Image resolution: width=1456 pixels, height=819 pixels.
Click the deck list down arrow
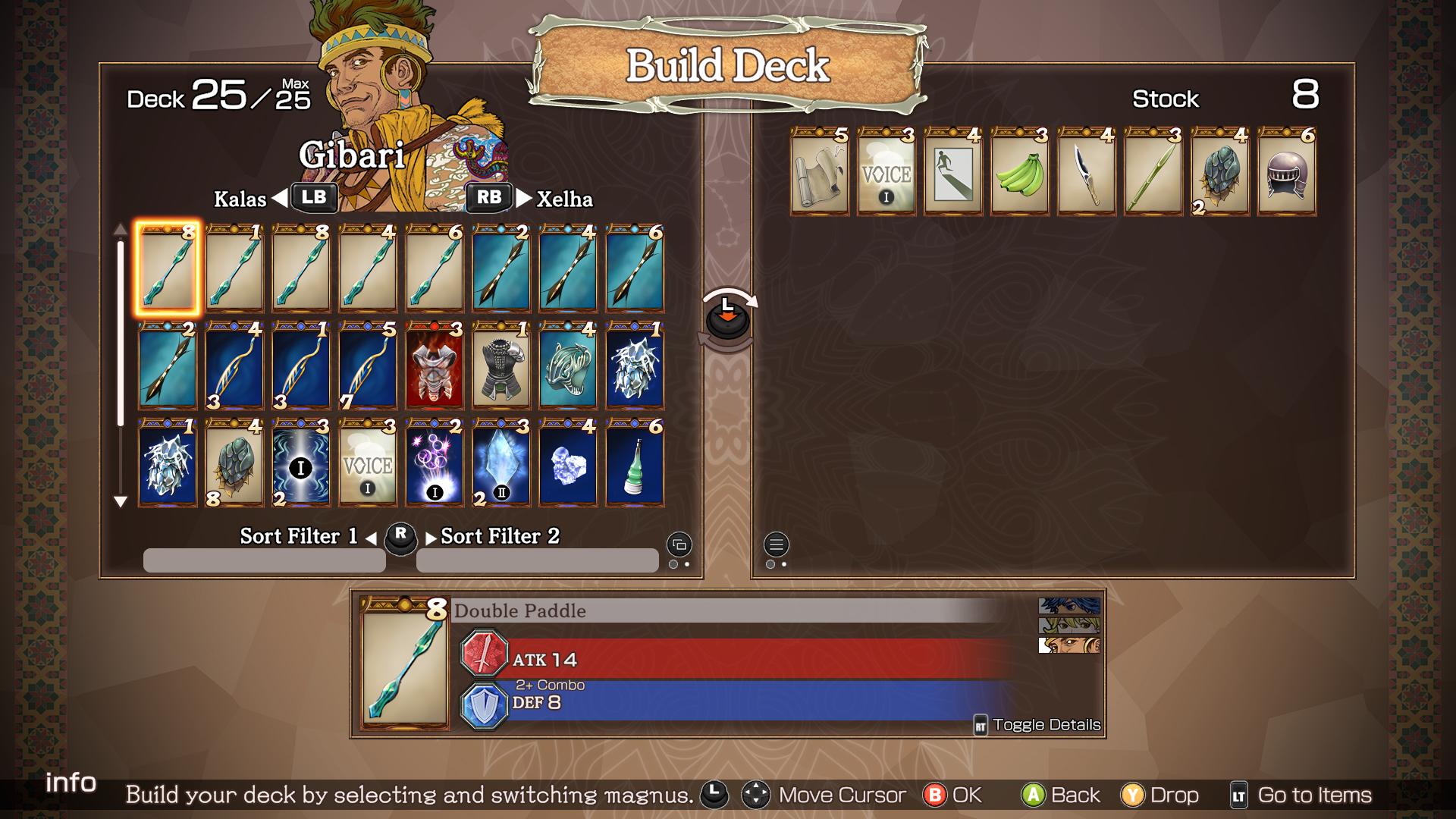click(120, 501)
